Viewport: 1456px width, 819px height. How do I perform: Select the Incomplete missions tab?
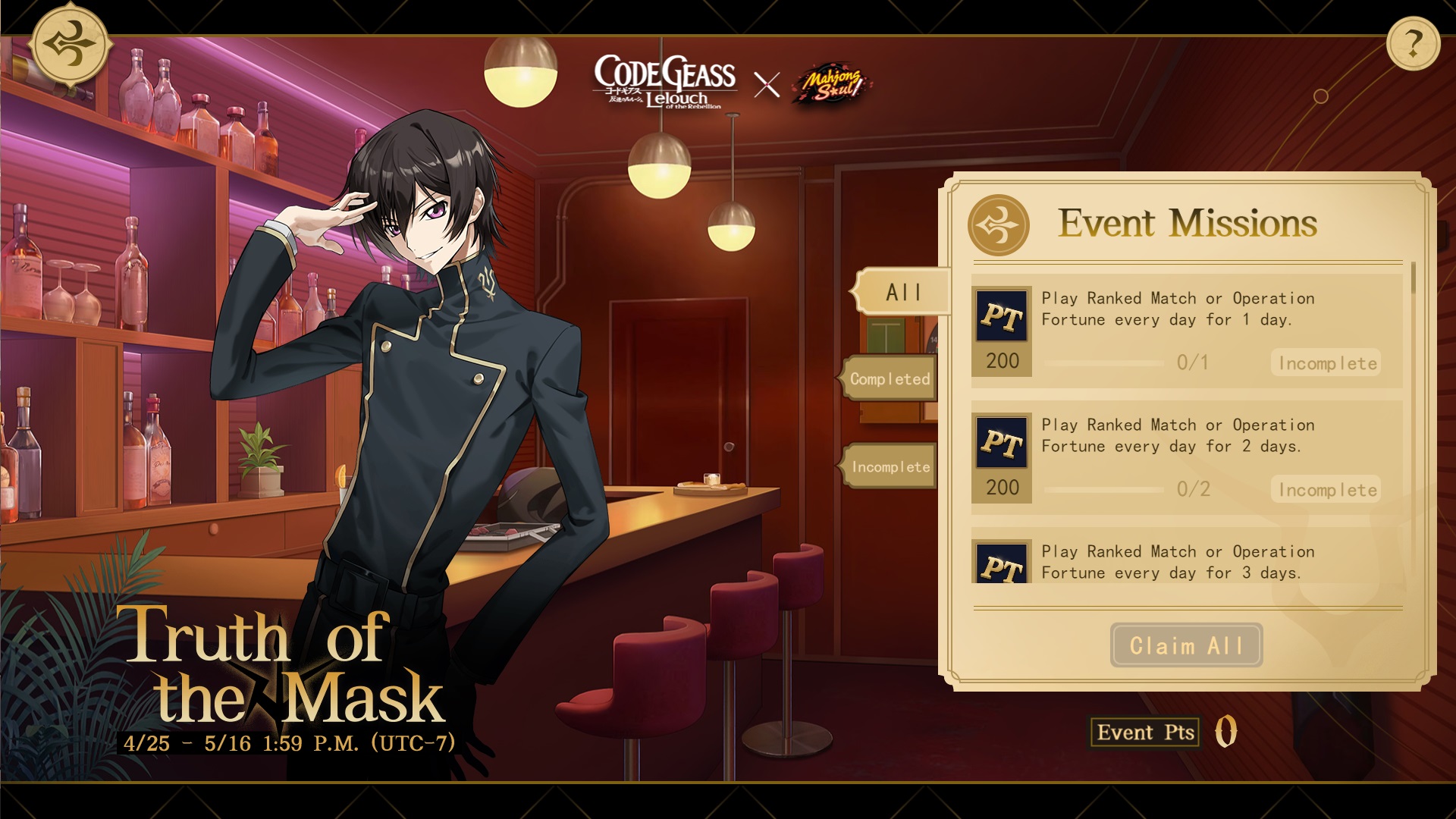tap(890, 466)
